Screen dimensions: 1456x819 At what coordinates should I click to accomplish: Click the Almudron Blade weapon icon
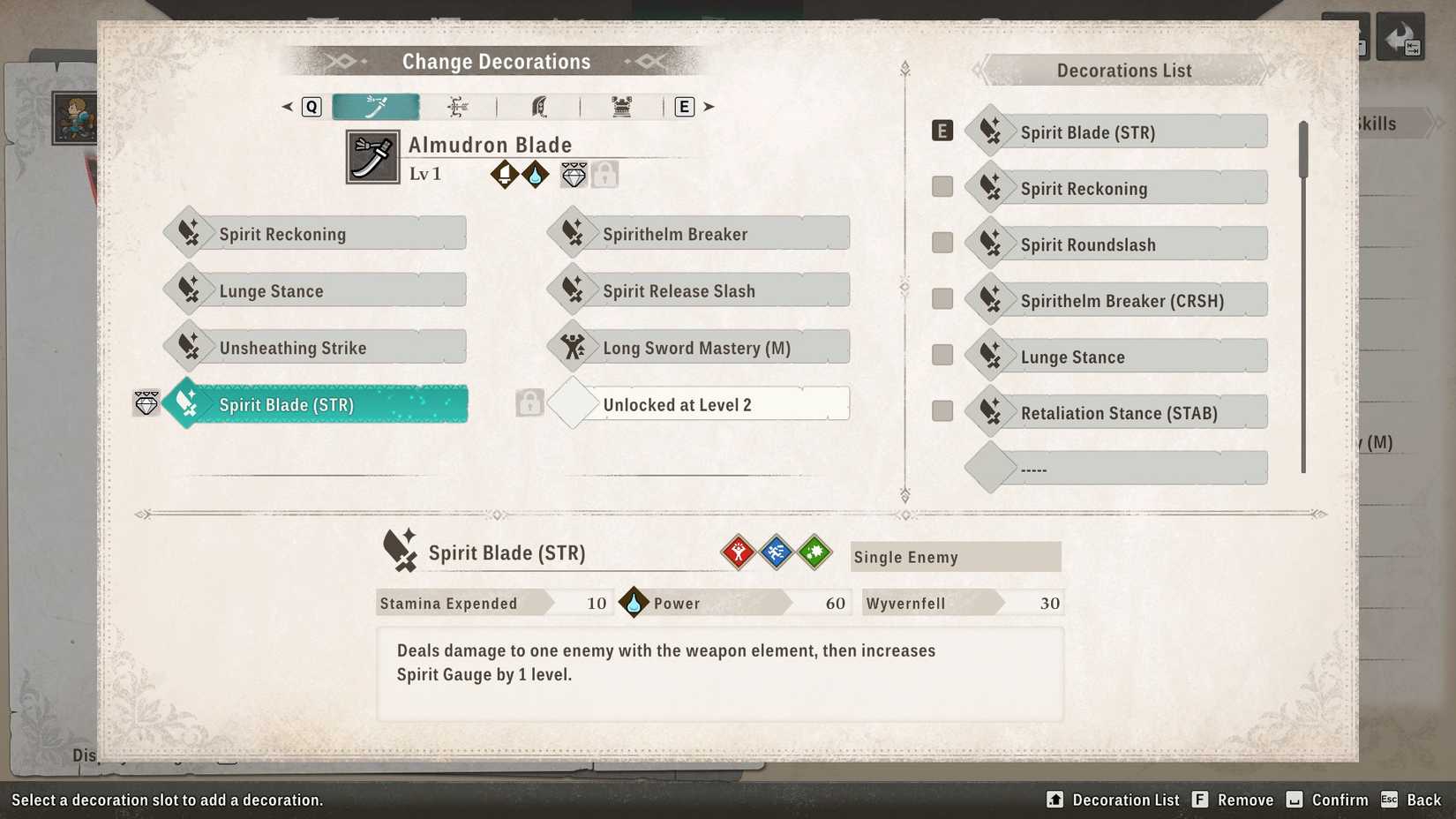[x=372, y=156]
